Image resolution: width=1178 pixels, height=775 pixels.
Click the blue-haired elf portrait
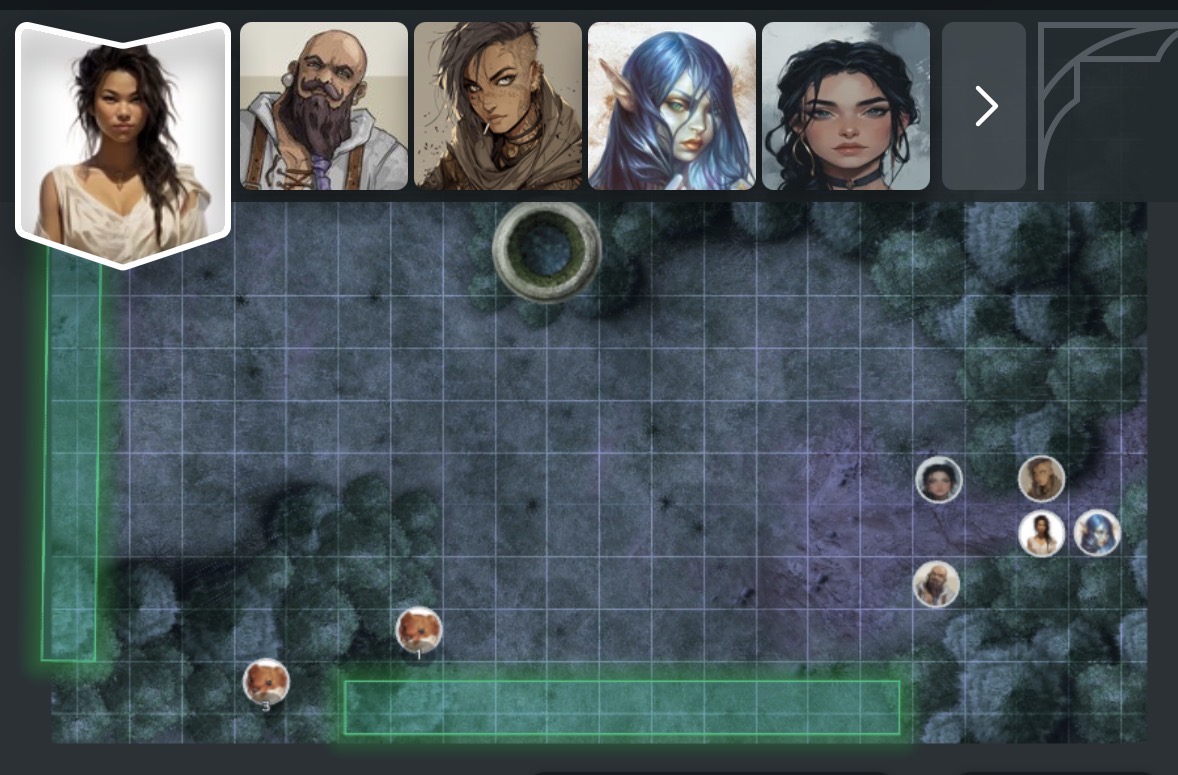pos(672,106)
